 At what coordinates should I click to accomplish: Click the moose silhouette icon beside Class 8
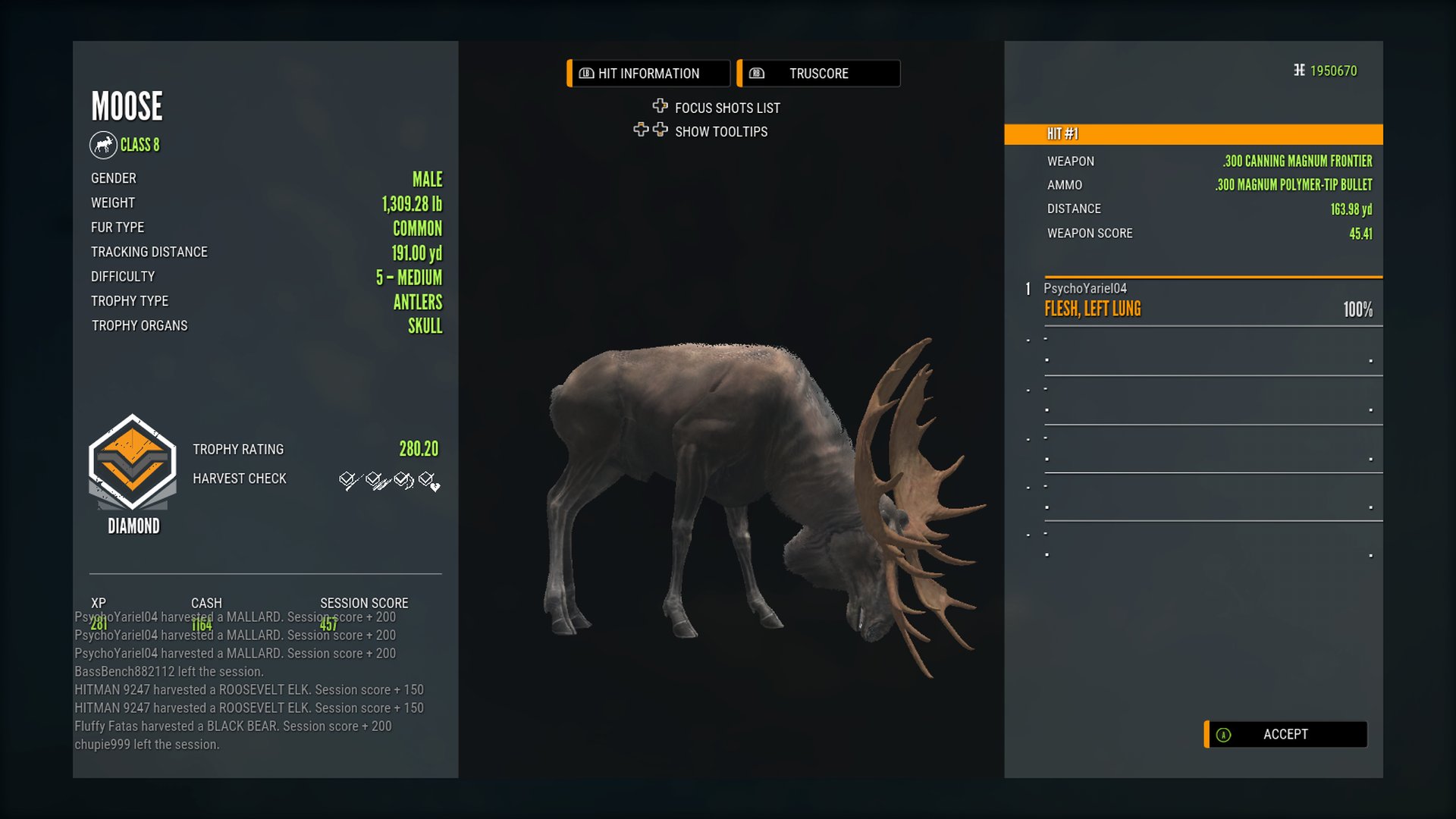[x=102, y=145]
